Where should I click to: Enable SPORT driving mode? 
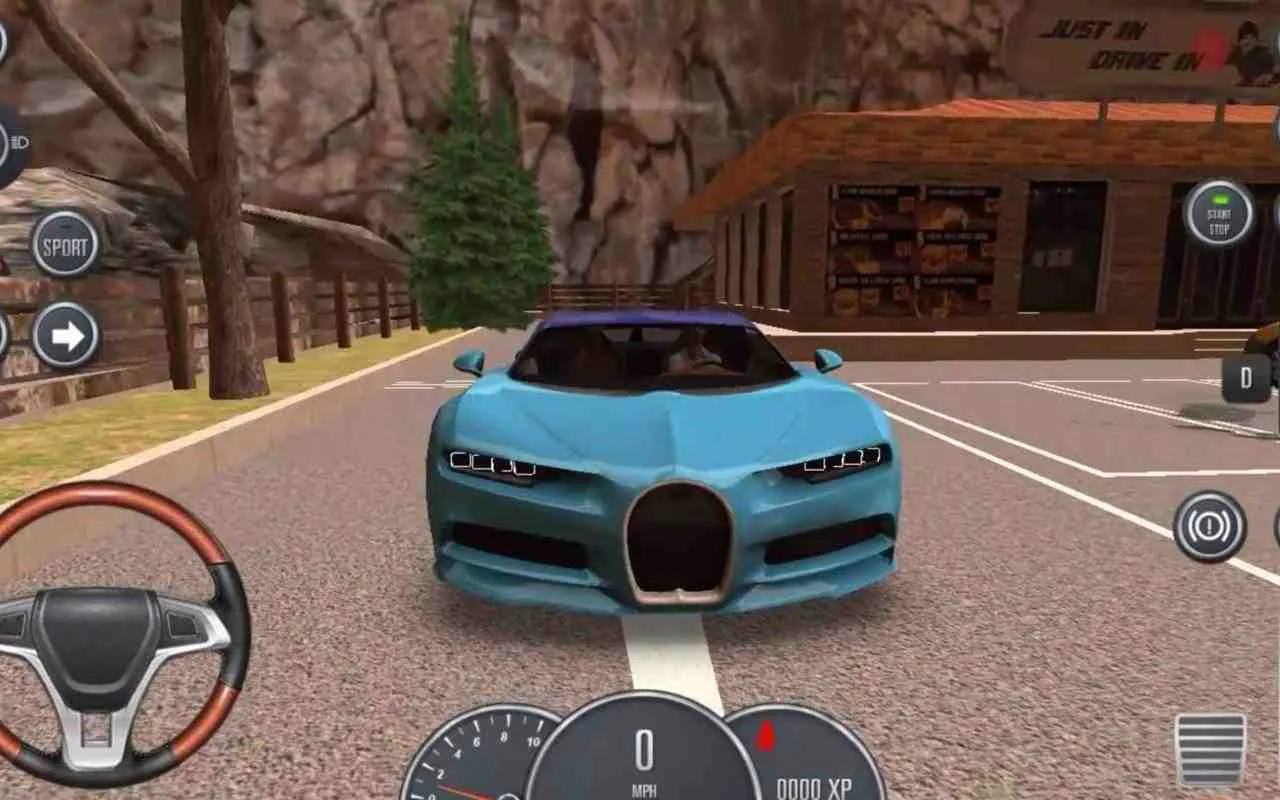63,243
